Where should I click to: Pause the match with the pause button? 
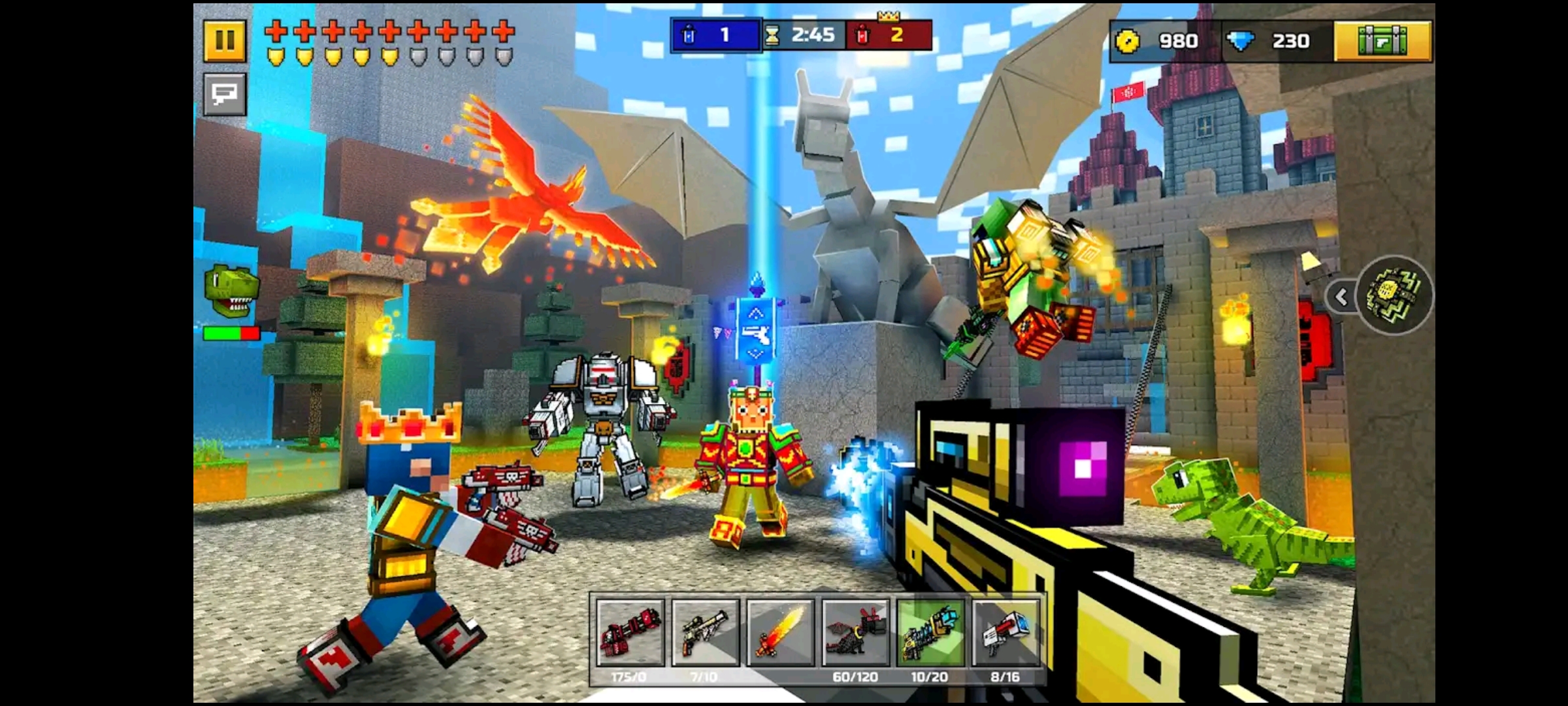(x=224, y=41)
